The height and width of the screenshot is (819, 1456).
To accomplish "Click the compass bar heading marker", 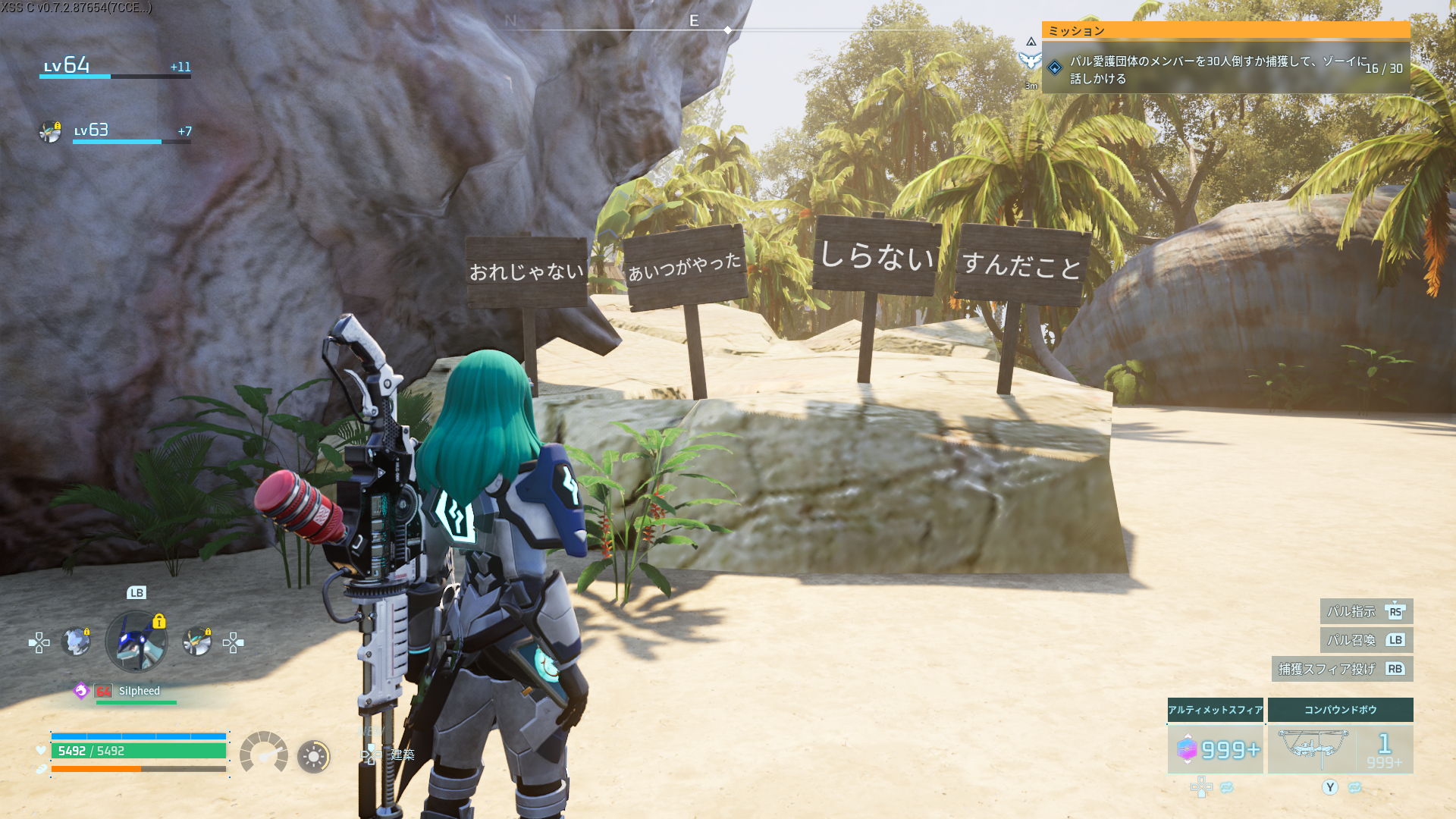I will pyautogui.click(x=727, y=30).
